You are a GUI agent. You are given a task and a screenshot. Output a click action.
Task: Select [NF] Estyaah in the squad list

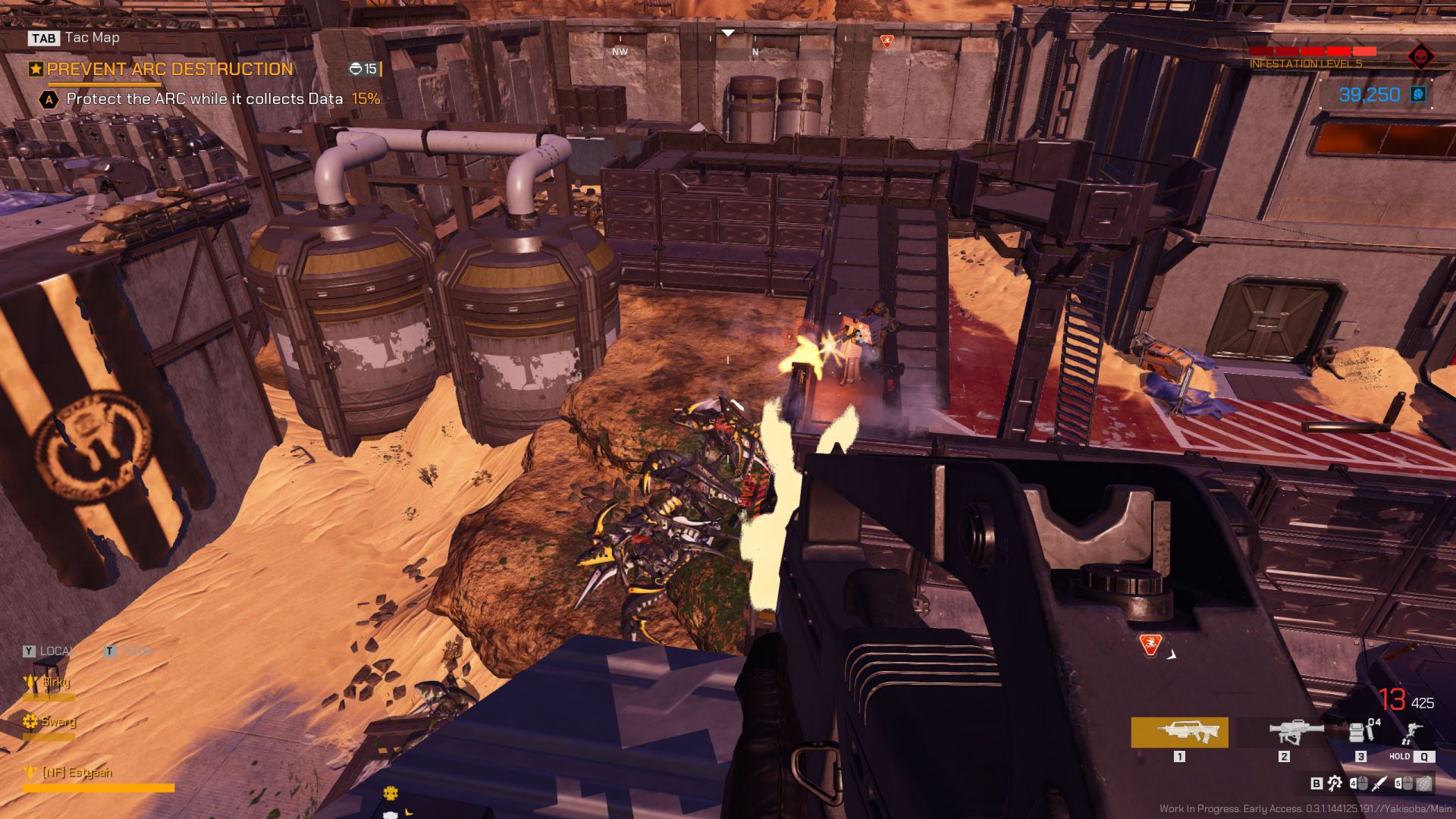pyautogui.click(x=76, y=772)
